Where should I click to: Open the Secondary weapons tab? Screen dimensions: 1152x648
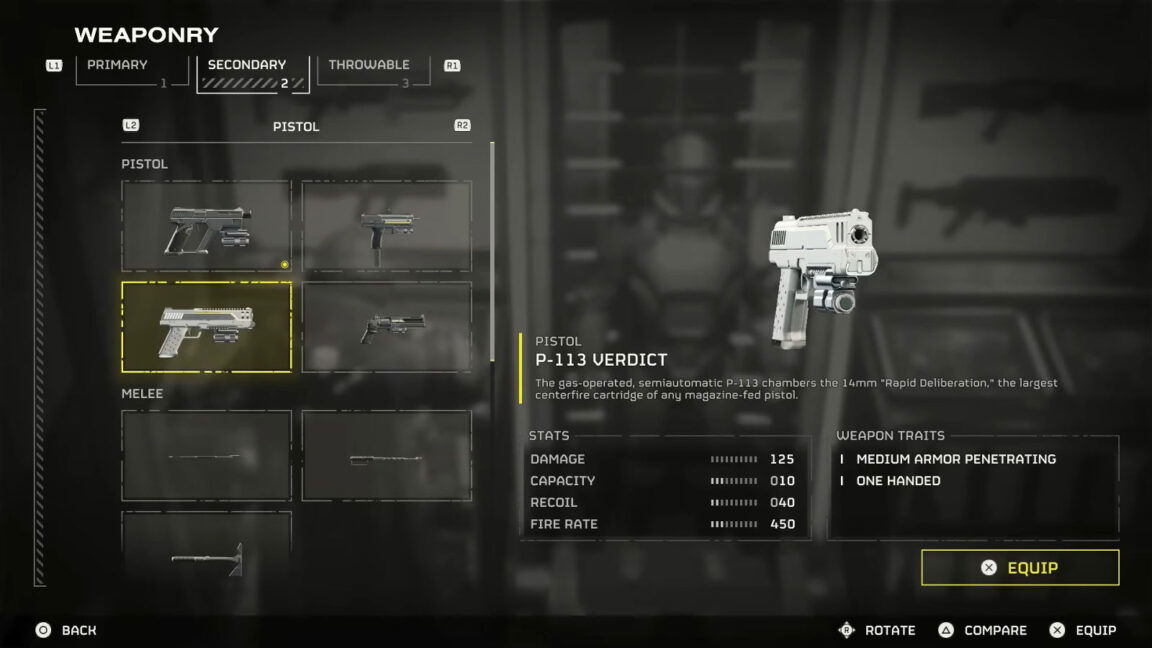pos(252,72)
